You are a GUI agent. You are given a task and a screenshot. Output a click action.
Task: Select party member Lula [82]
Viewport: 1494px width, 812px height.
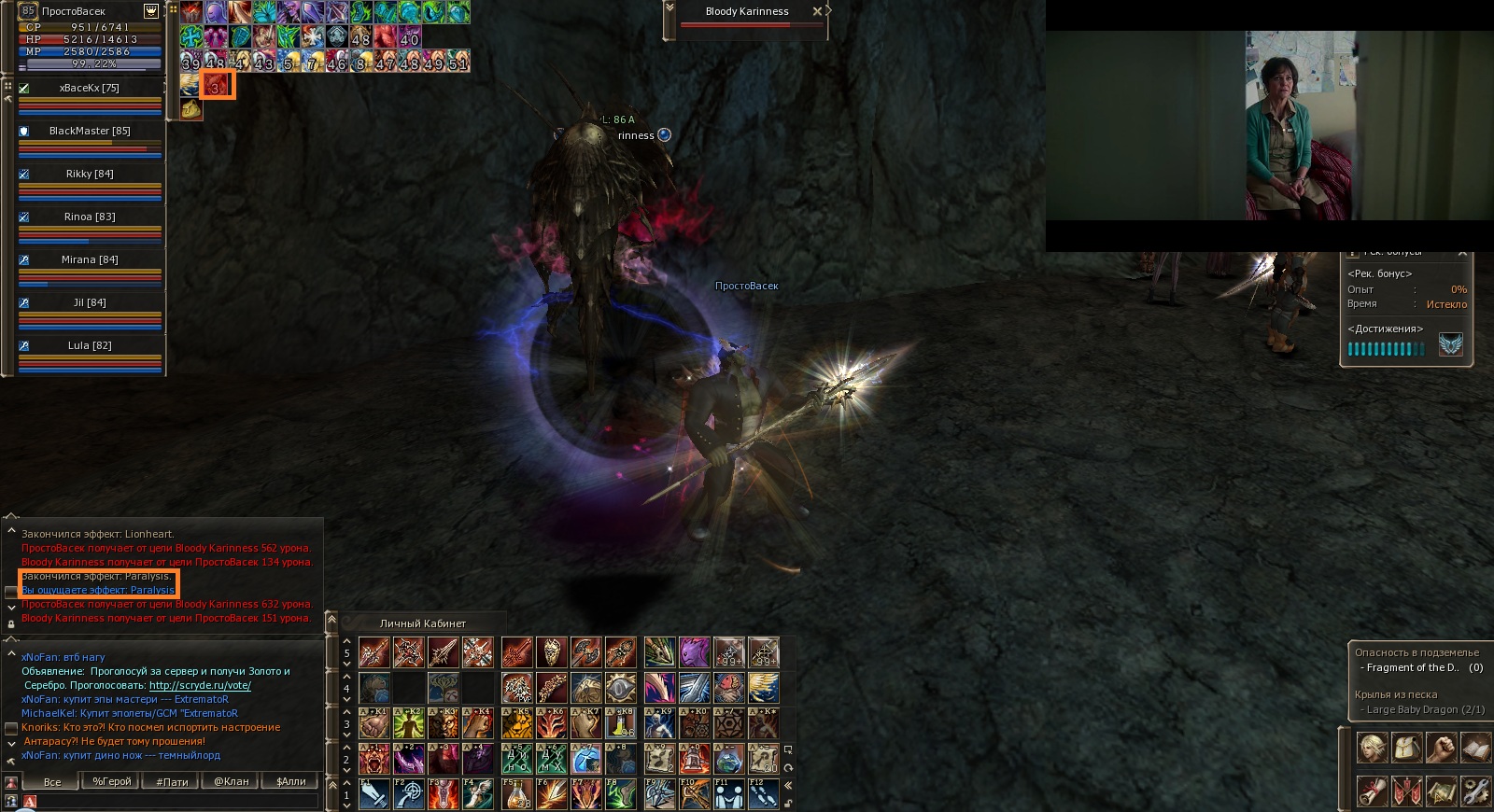point(90,345)
